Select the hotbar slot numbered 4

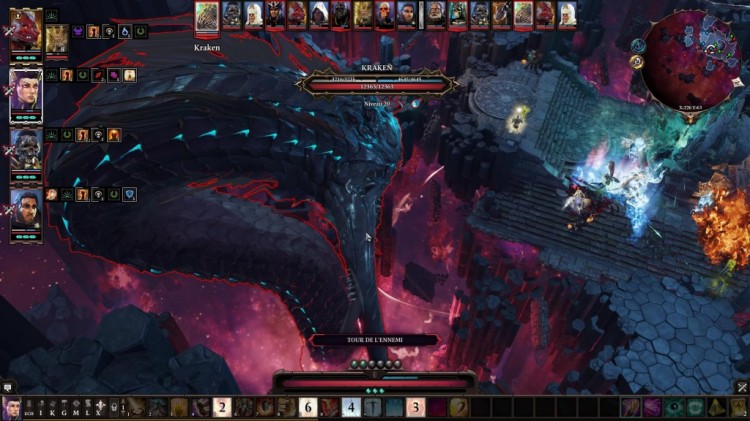tap(351, 407)
